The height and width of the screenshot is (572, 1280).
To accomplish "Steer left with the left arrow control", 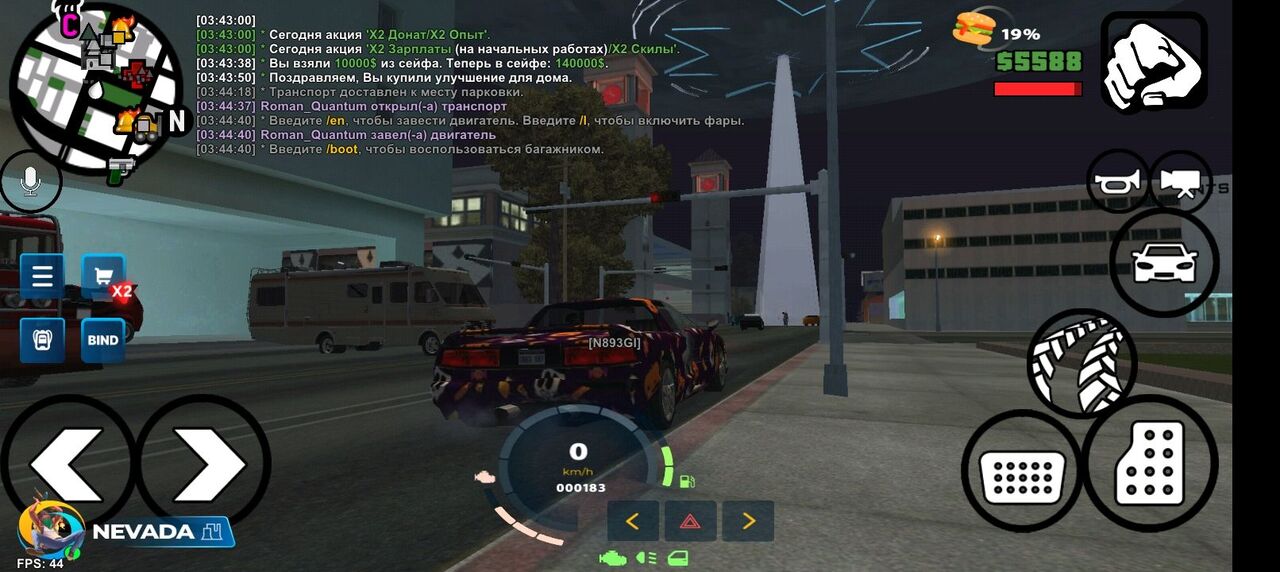I will (66, 462).
